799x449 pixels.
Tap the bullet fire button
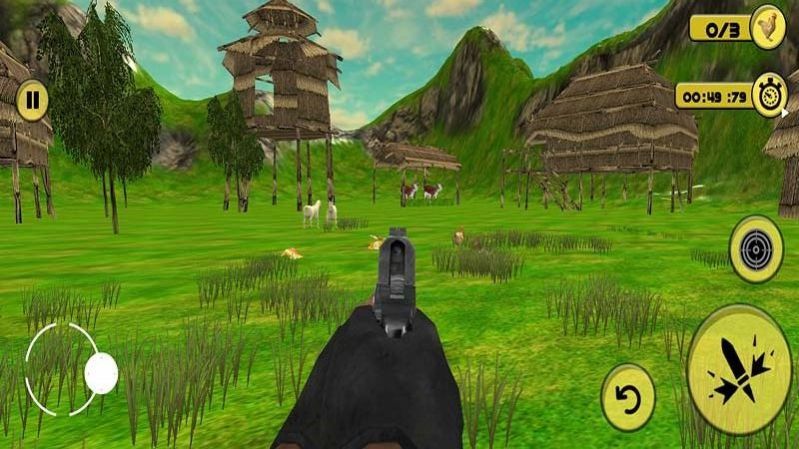click(741, 368)
